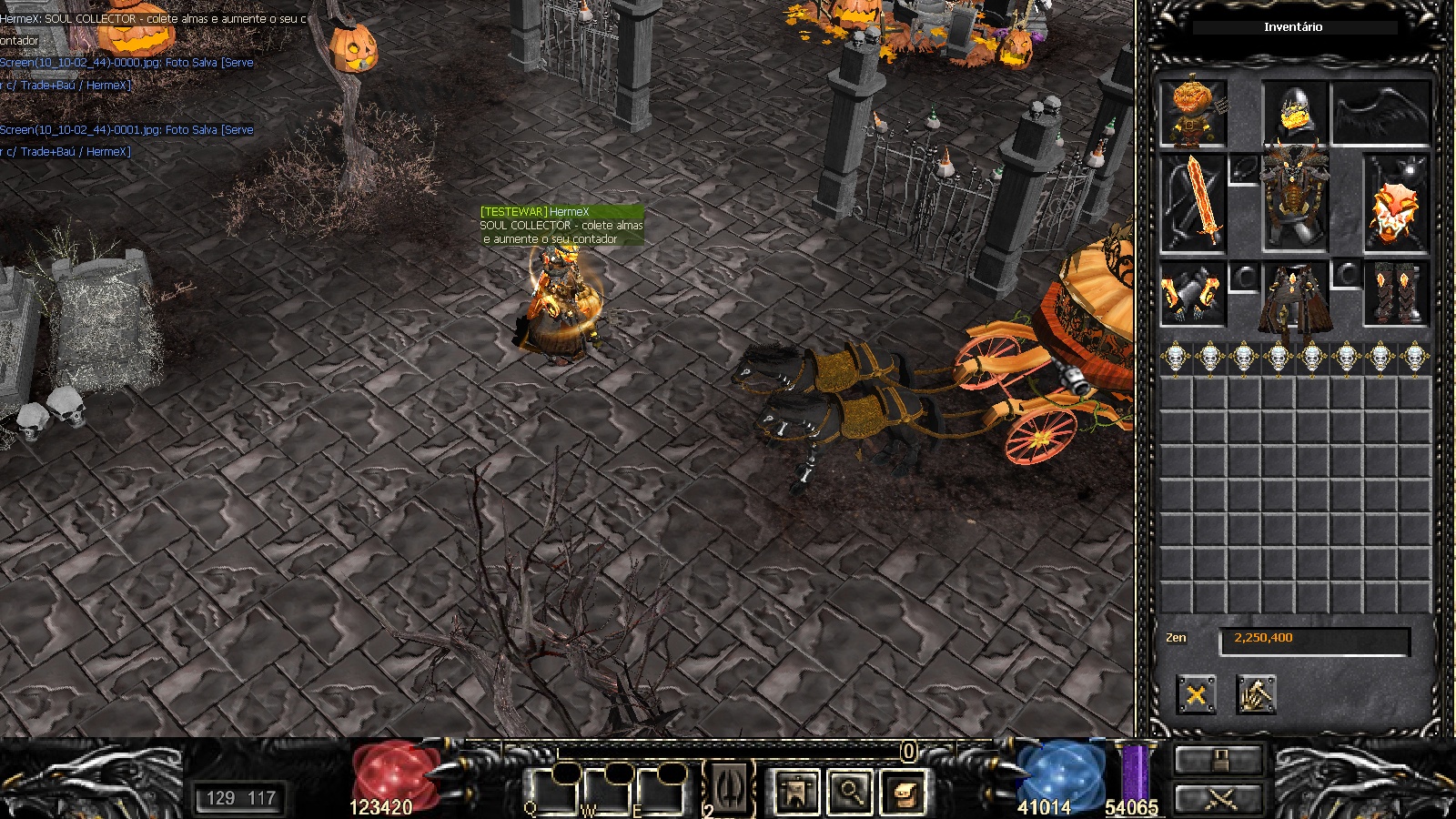This screenshot has width=1456, height=819.
Task: Click the hammer repair button
Action: [x=1256, y=695]
